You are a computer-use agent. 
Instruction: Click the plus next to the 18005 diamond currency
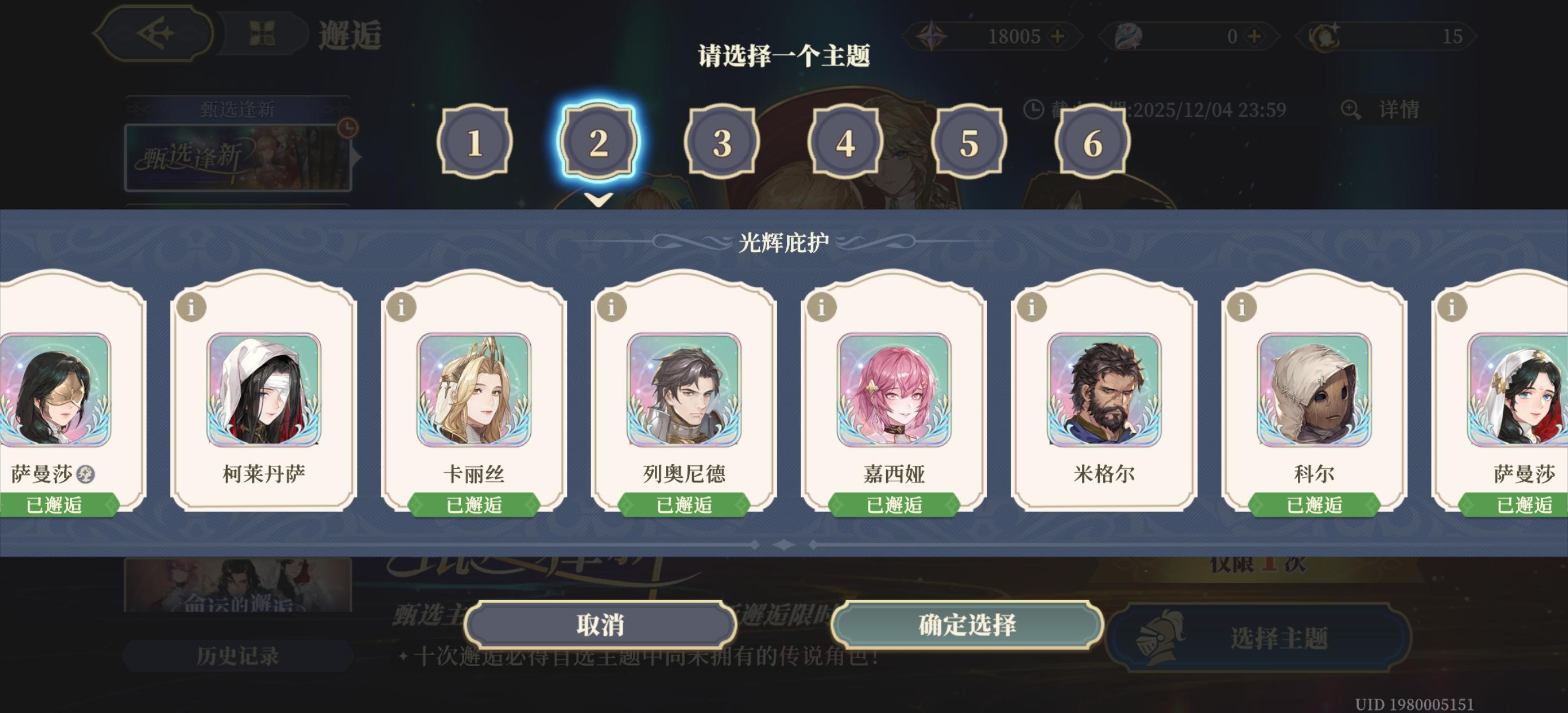point(1059,37)
